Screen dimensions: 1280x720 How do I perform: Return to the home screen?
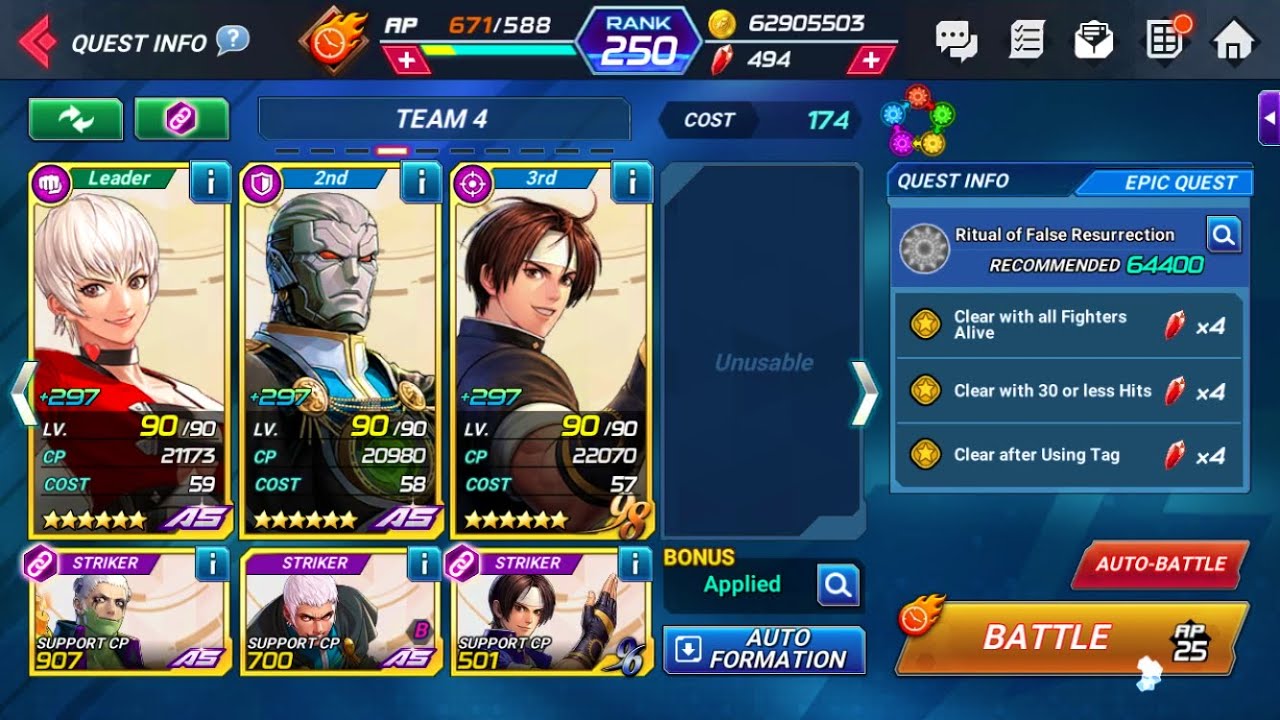[1232, 41]
